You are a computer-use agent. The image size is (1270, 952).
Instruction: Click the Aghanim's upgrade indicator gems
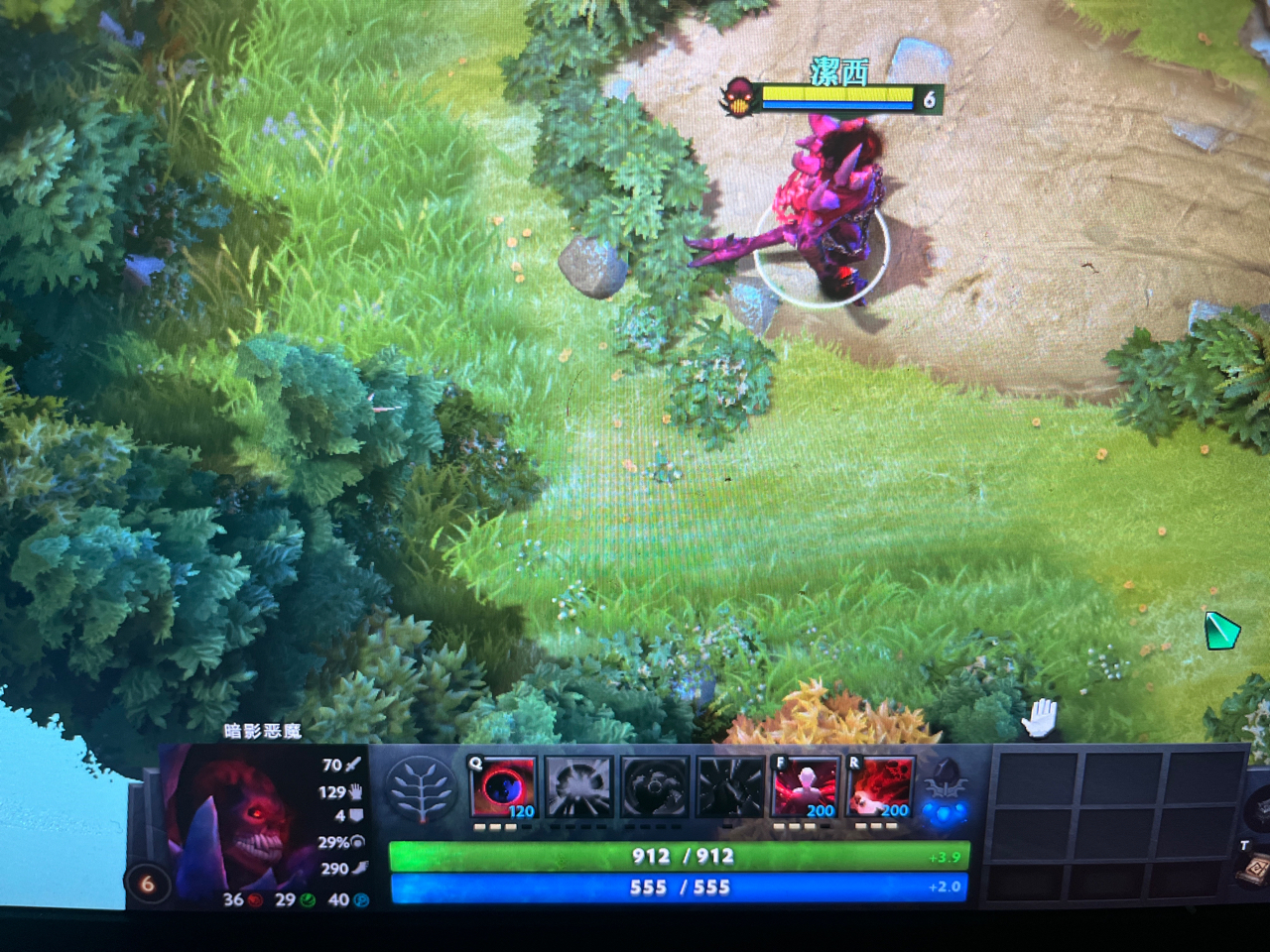[x=944, y=814]
